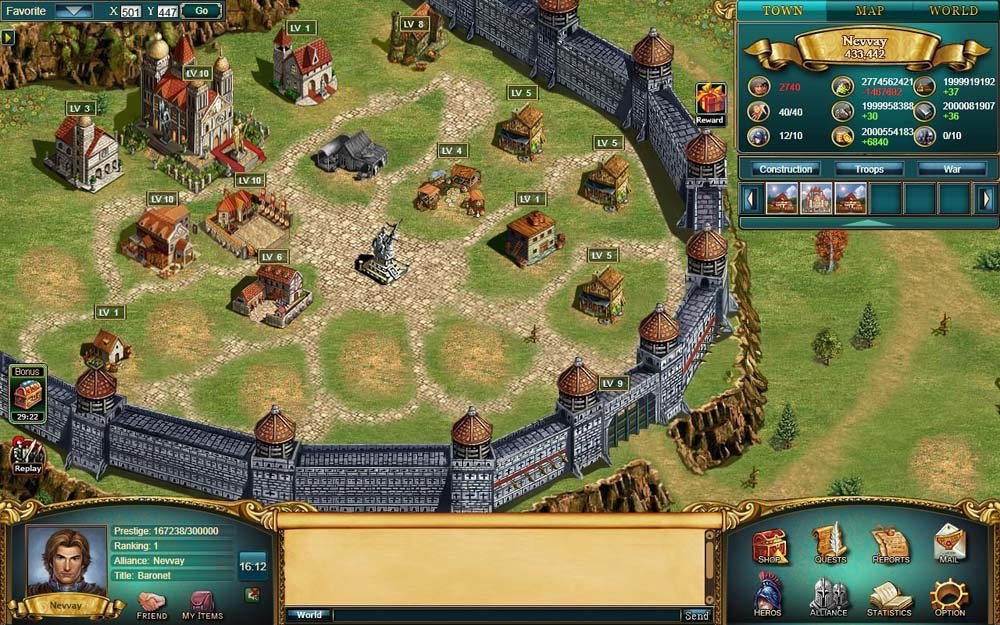
Task: Open the Bonus treasure chest
Action: (x=27, y=392)
